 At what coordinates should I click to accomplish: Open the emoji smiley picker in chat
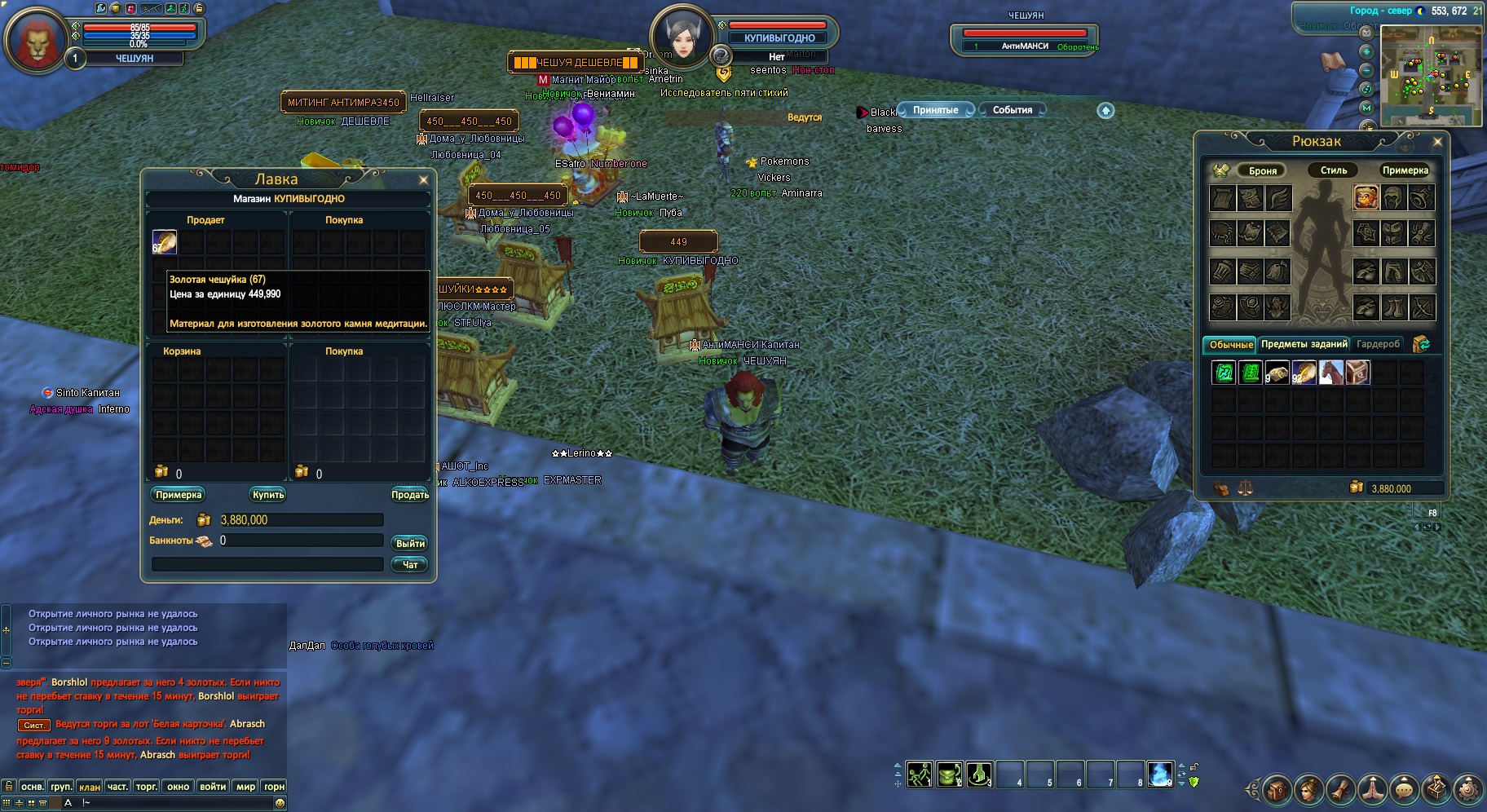pyautogui.click(x=280, y=803)
